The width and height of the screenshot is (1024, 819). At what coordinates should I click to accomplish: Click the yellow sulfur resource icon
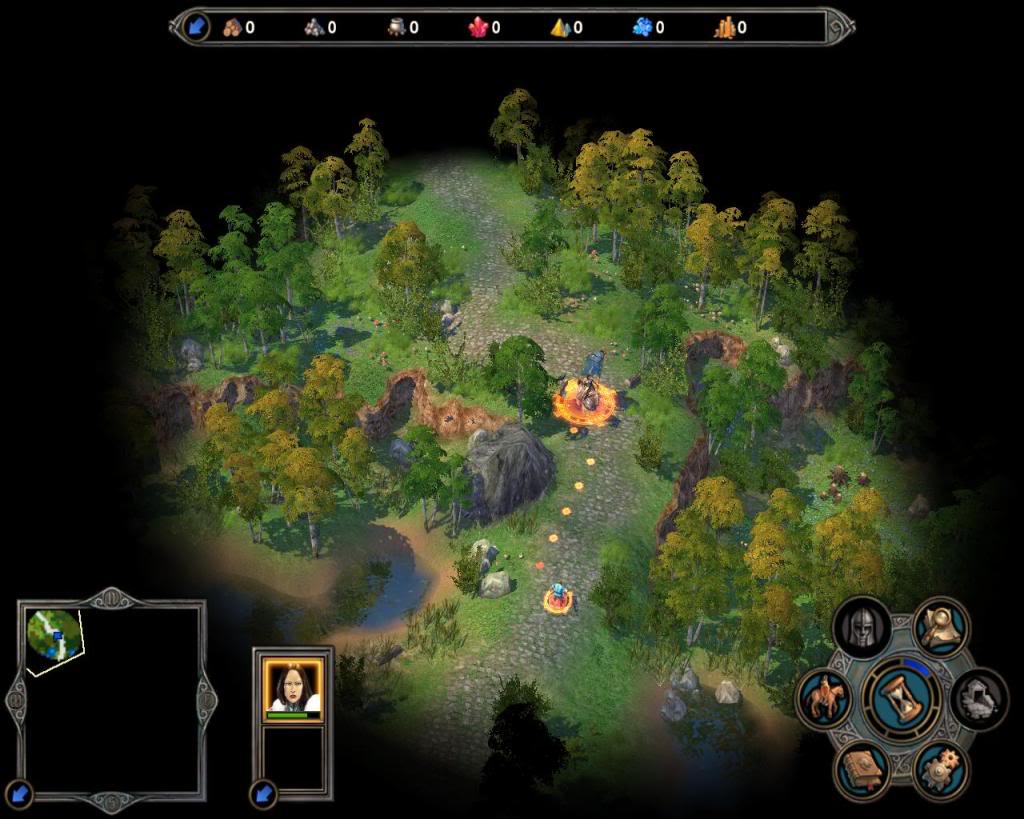560,28
